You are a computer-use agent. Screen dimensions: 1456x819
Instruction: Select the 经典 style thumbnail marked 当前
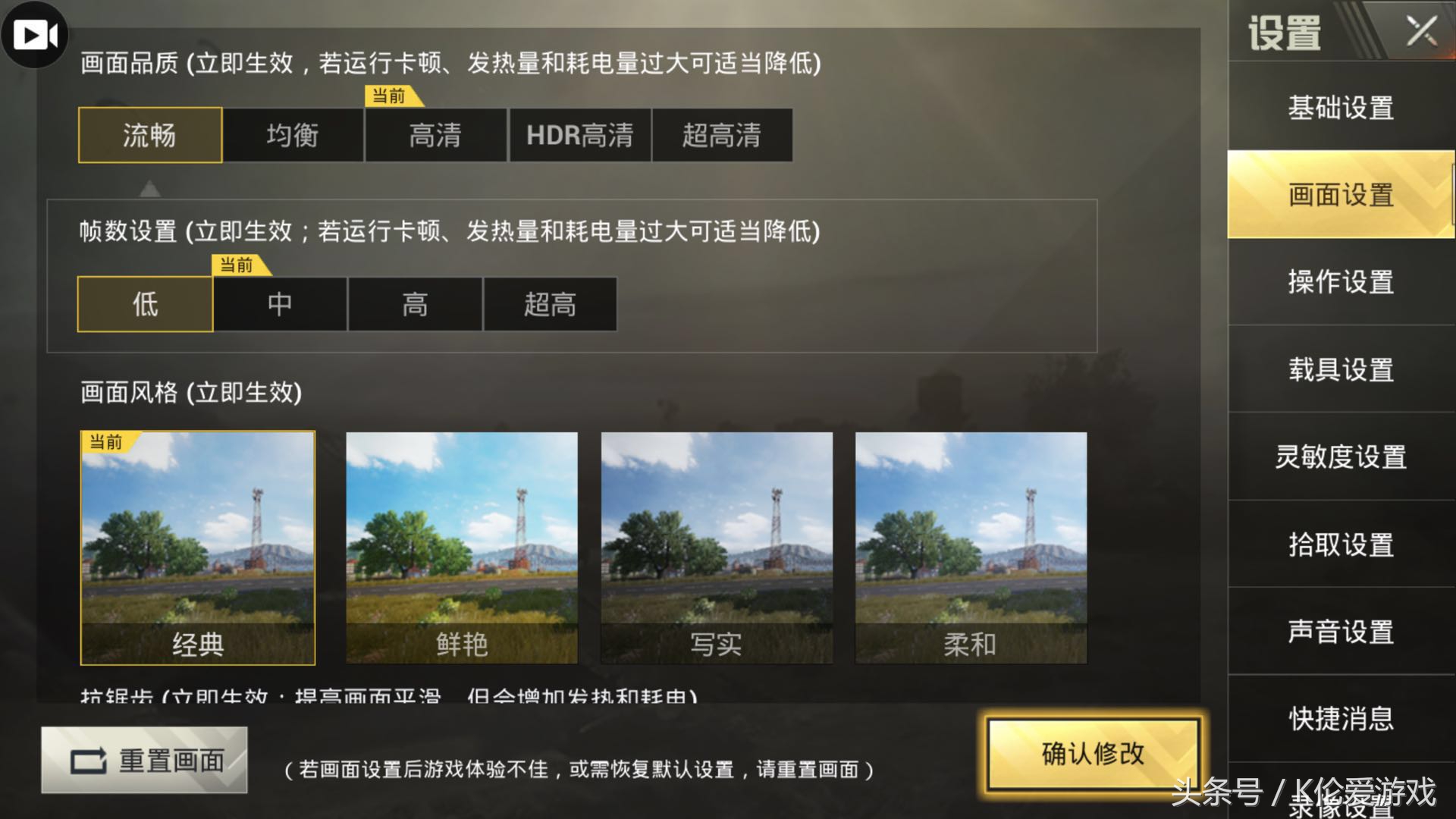click(x=199, y=546)
